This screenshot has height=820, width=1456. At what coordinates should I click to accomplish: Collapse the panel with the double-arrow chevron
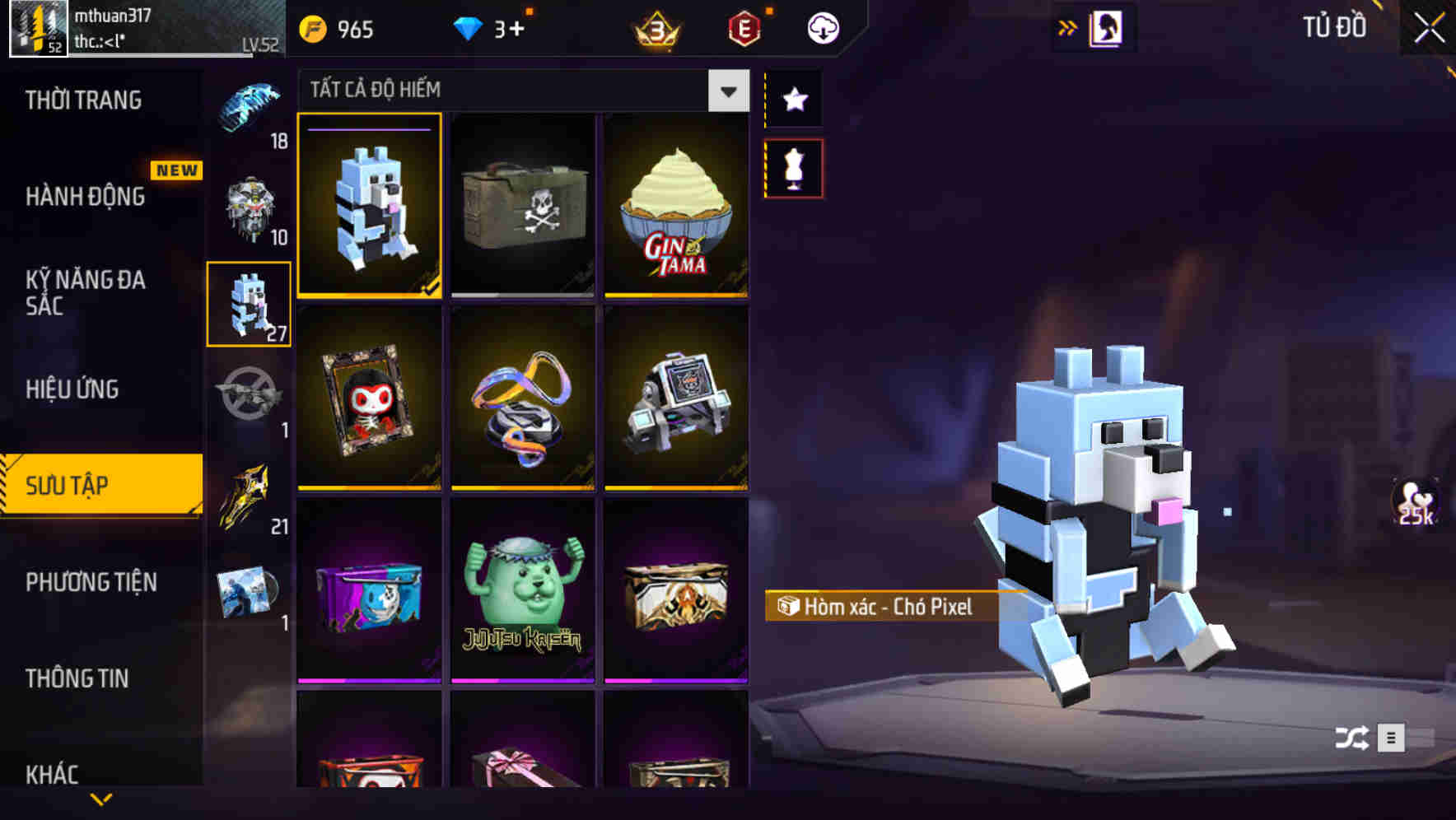click(x=1066, y=26)
